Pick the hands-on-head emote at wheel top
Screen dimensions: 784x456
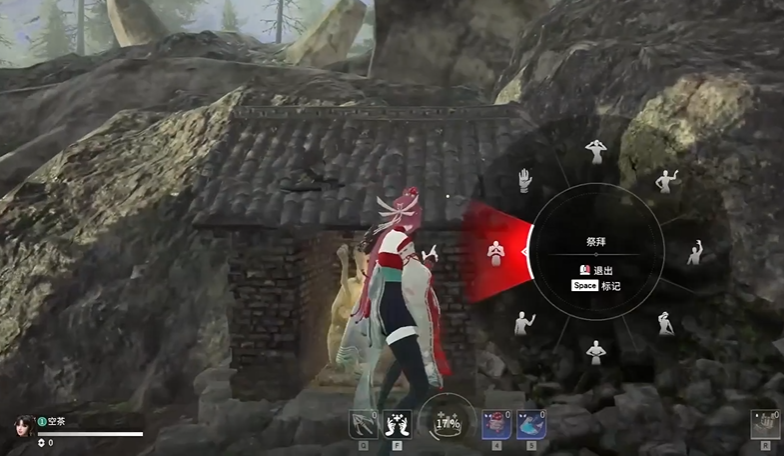point(596,151)
